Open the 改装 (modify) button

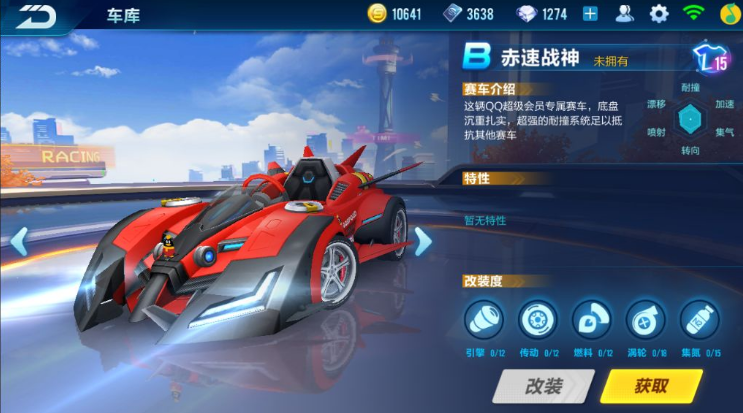[543, 386]
